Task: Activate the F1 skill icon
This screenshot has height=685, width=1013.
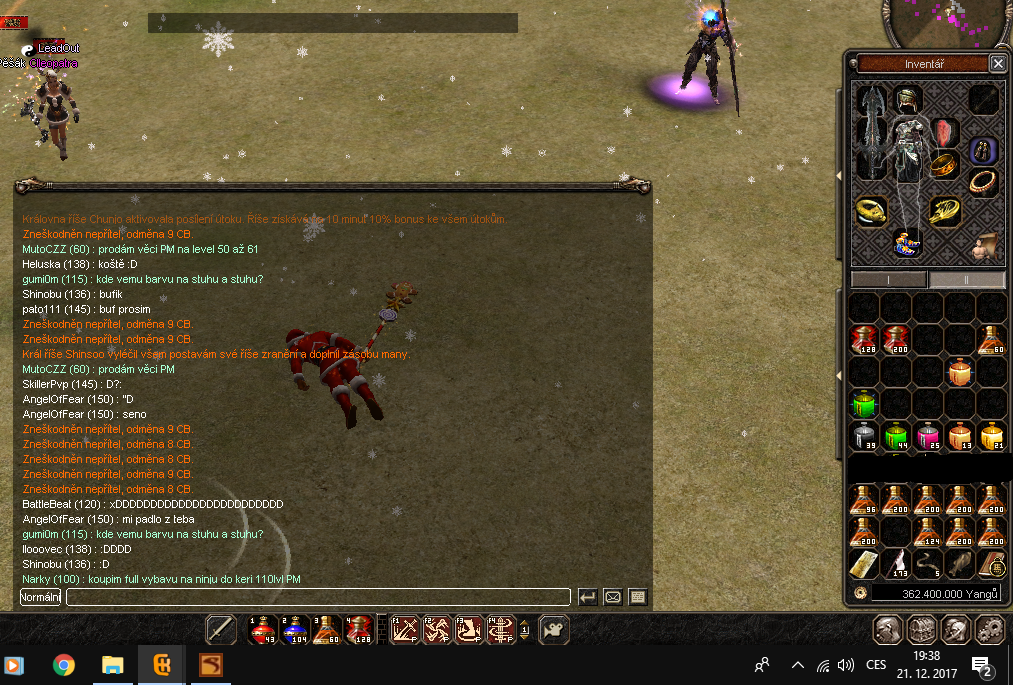Action: click(404, 629)
